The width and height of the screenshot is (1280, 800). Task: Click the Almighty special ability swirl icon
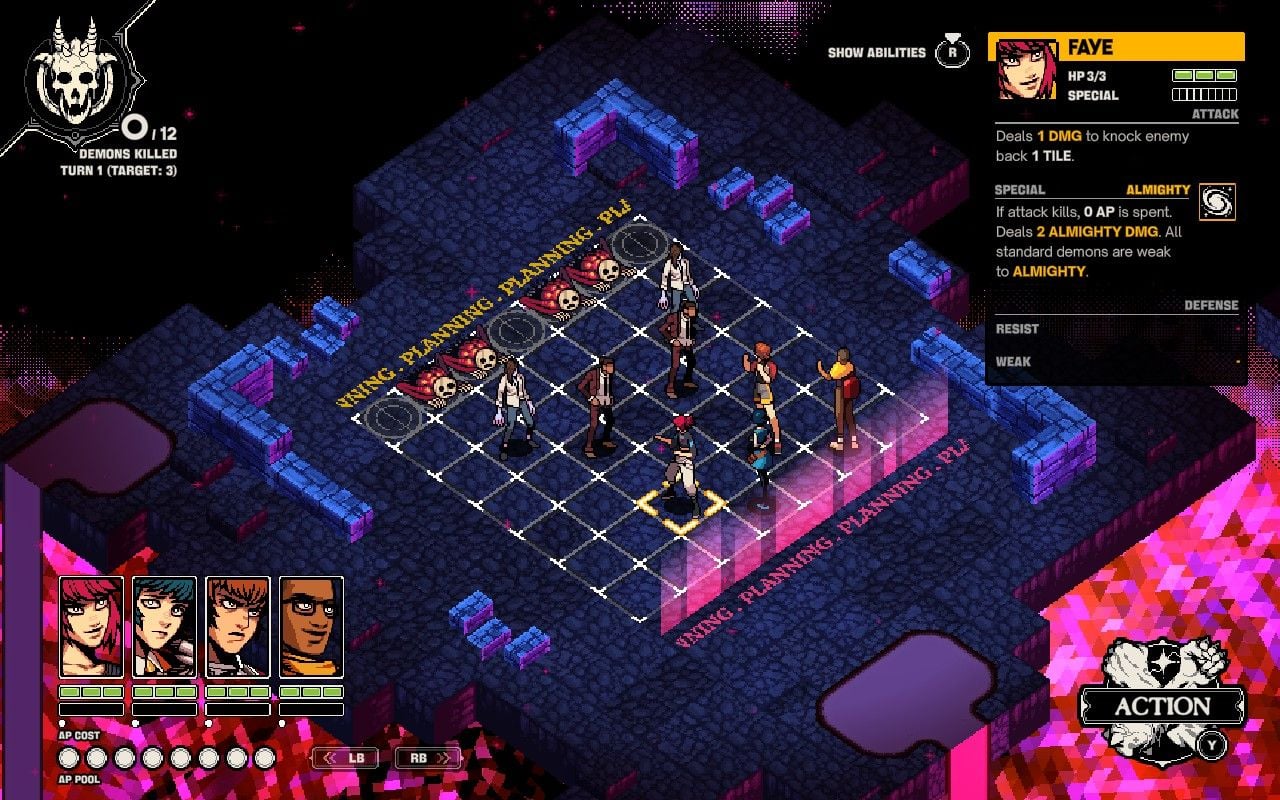(1217, 201)
